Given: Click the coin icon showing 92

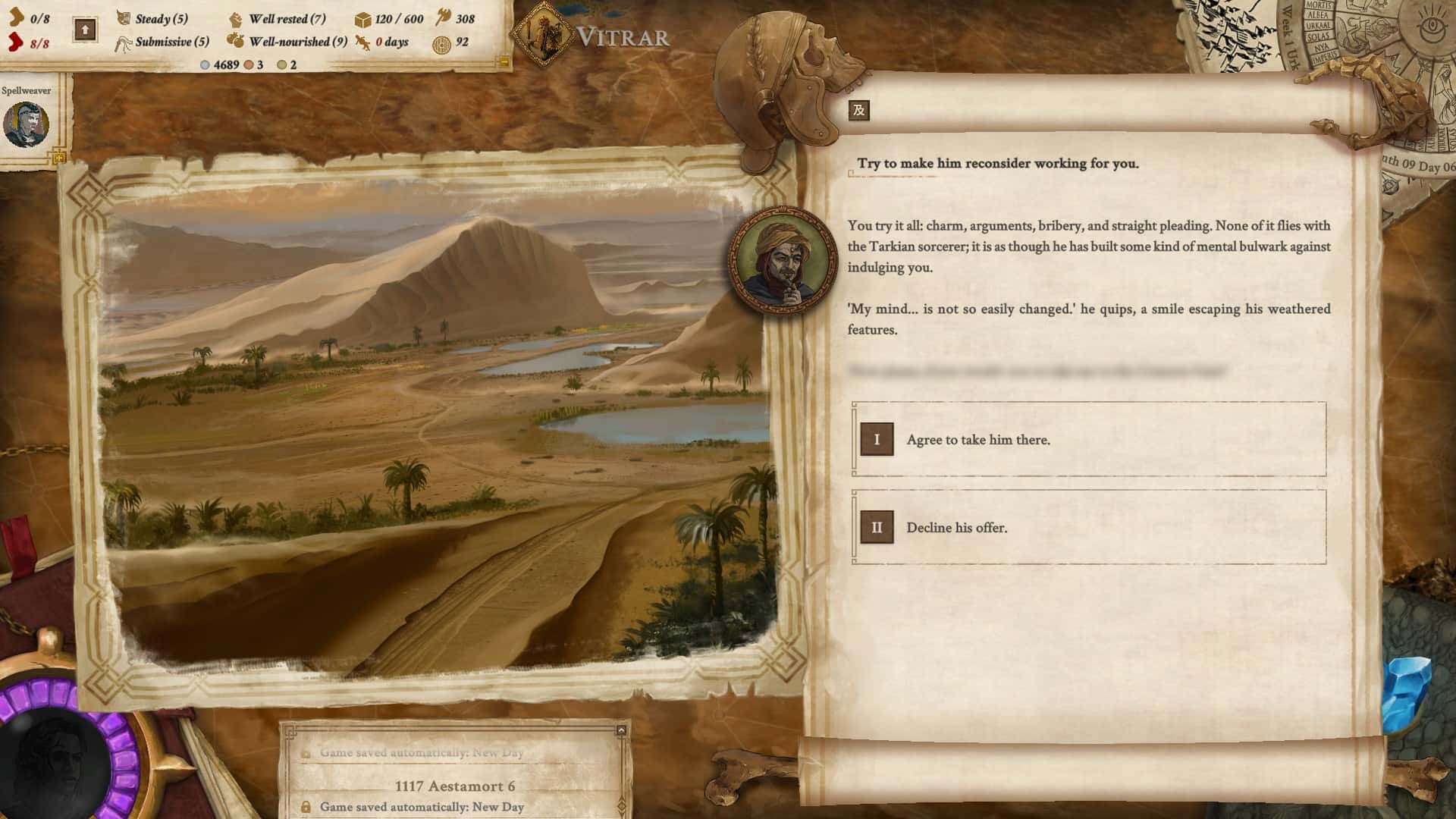Looking at the screenshot, I should click(440, 43).
